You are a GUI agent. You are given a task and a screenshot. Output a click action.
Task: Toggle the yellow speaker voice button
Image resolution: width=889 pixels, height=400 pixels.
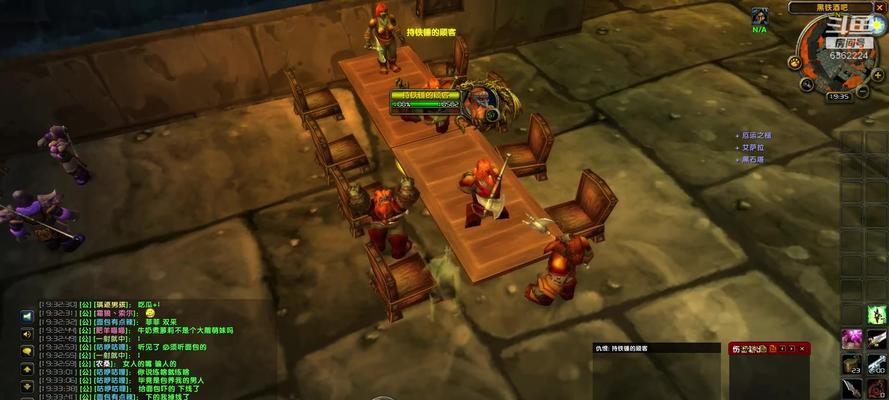[x=27, y=332]
